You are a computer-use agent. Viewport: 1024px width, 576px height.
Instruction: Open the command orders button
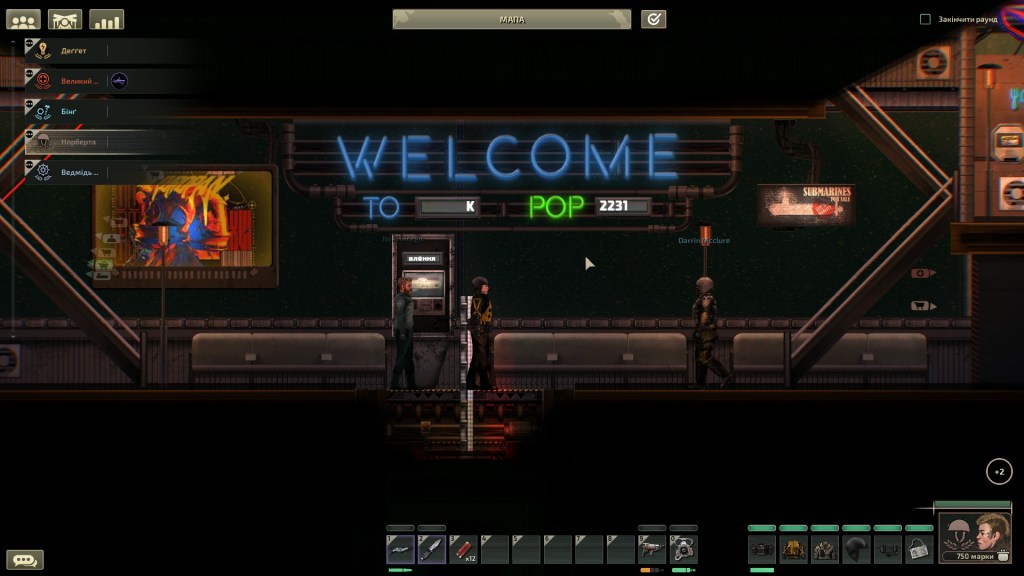pyautogui.click(x=65, y=19)
